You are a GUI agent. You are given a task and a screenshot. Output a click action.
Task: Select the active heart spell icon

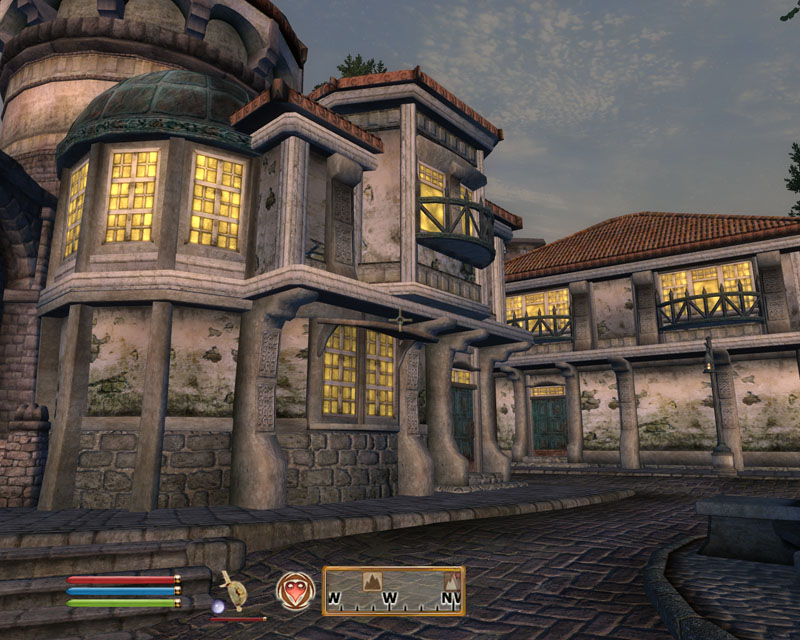pyautogui.click(x=295, y=590)
